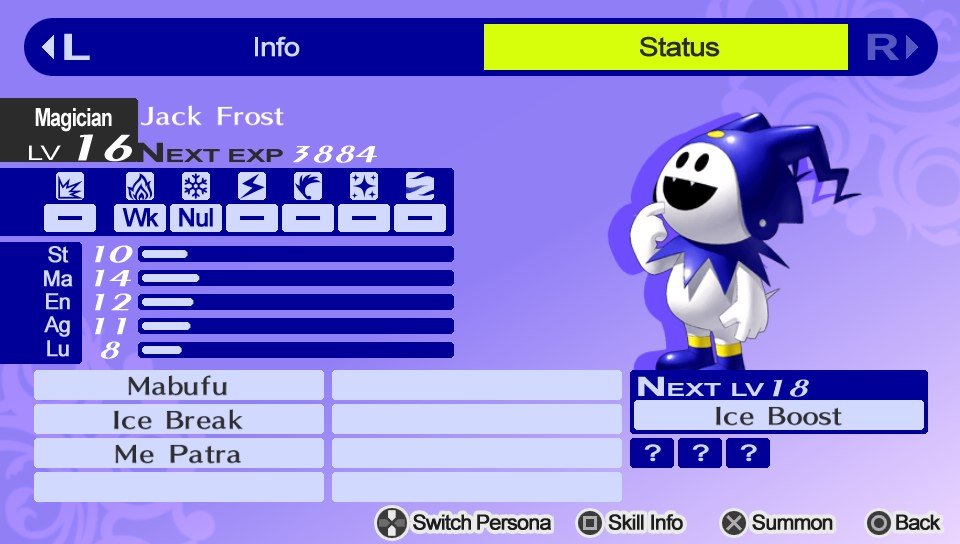
Task: Click the electric affinity lightning icon
Action: click(x=252, y=187)
